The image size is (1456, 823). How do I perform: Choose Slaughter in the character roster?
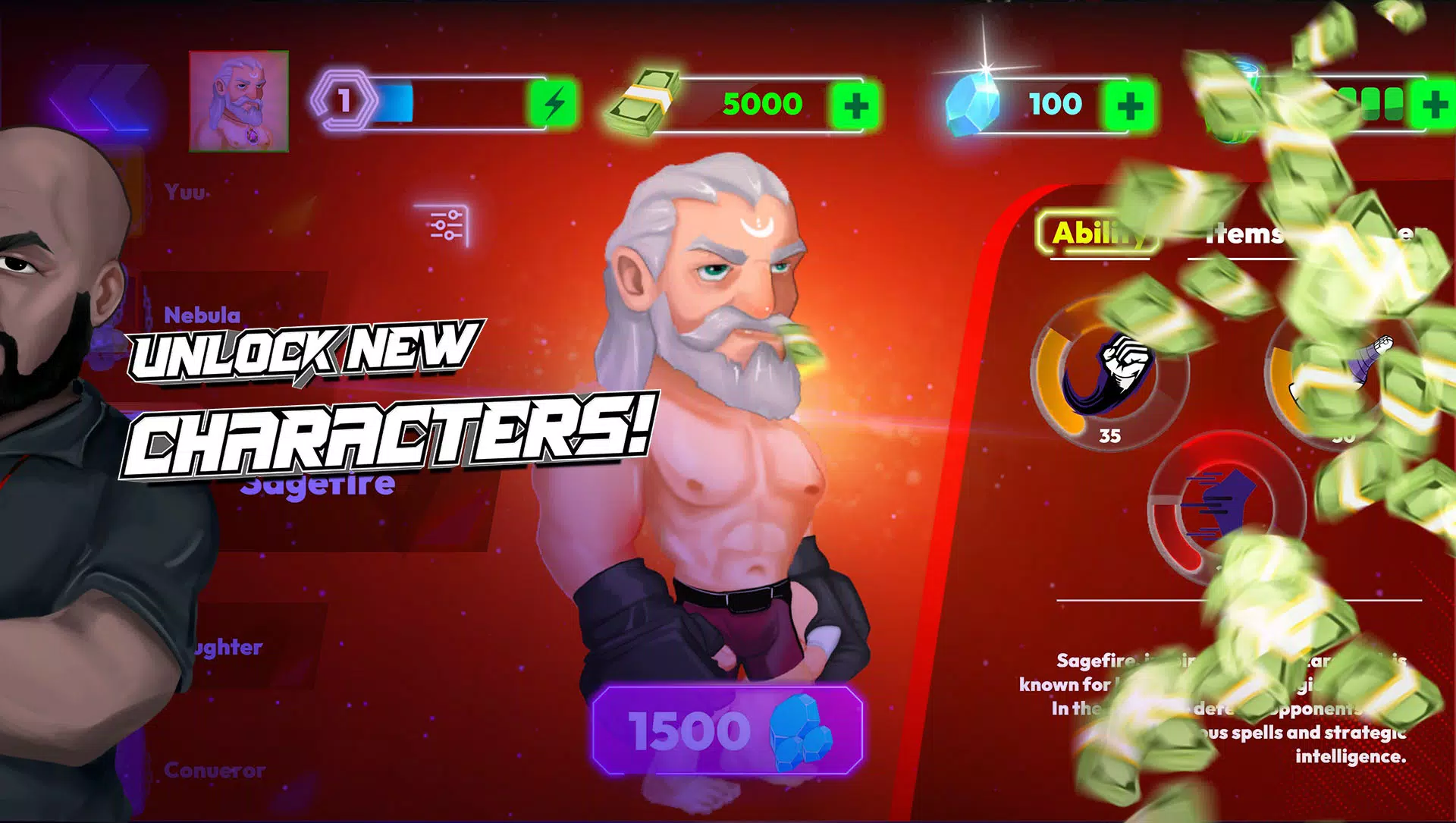click(220, 648)
